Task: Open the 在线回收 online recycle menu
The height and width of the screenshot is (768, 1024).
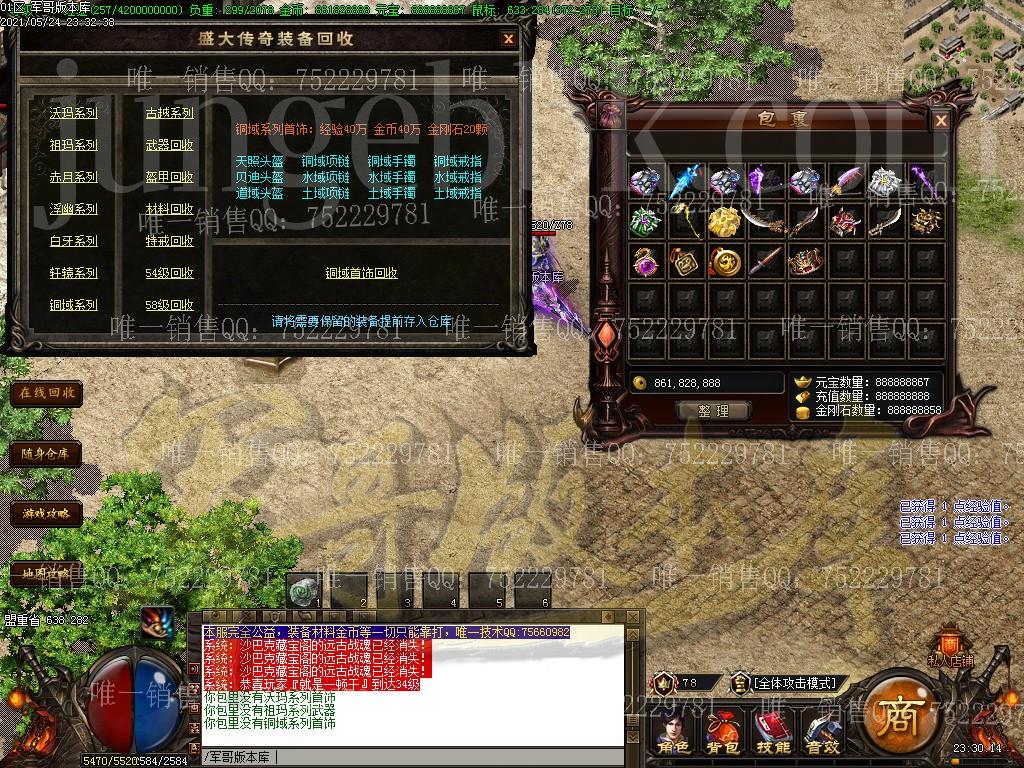Action: click(x=46, y=393)
